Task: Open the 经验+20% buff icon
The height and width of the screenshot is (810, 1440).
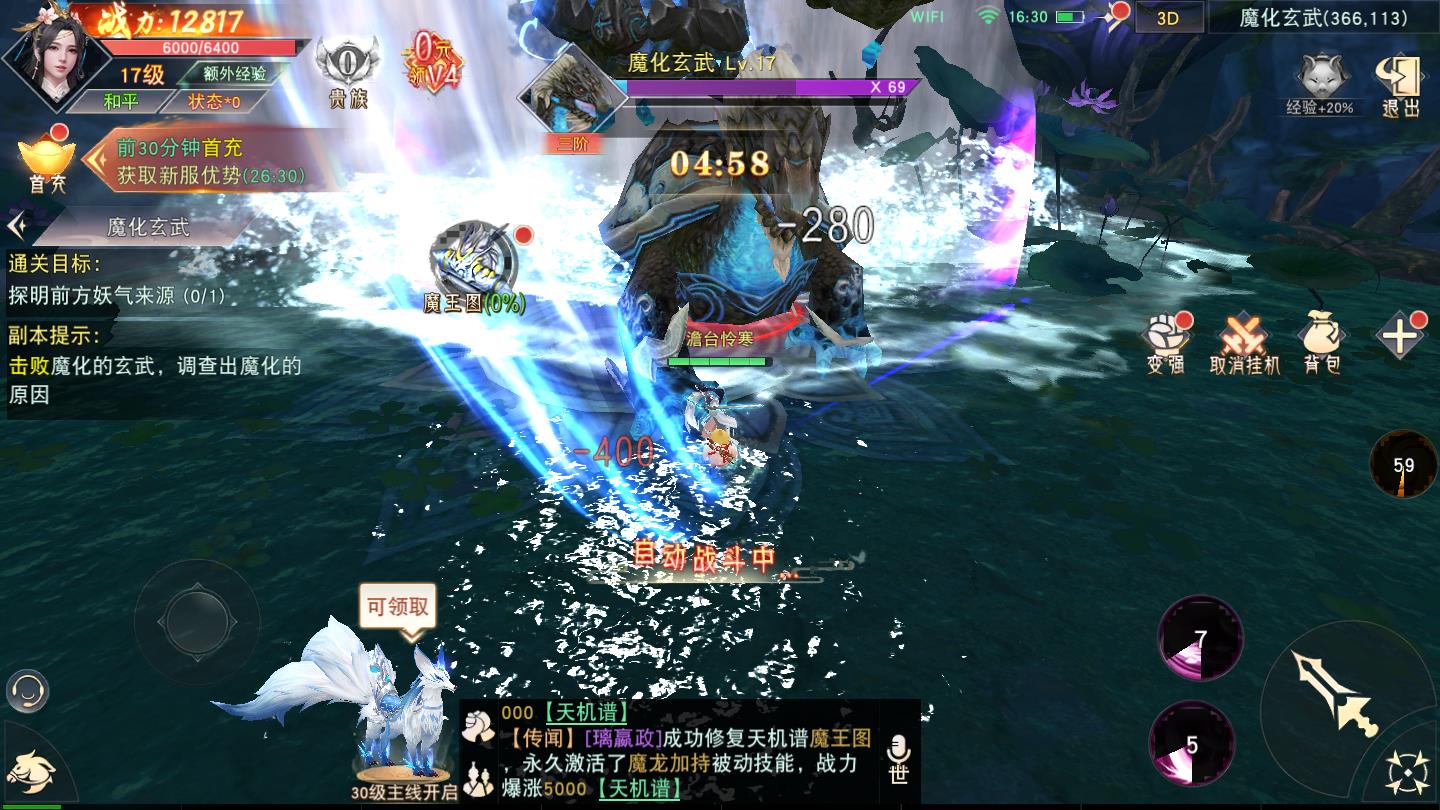Action: 1319,83
